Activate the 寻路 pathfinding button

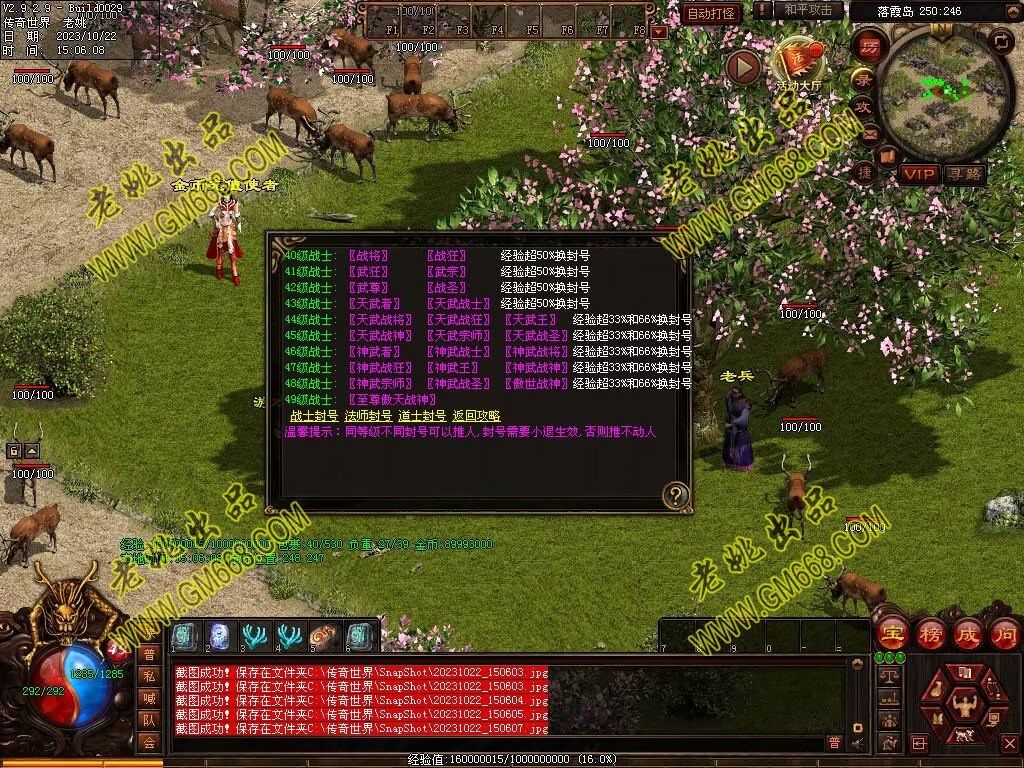coord(965,174)
